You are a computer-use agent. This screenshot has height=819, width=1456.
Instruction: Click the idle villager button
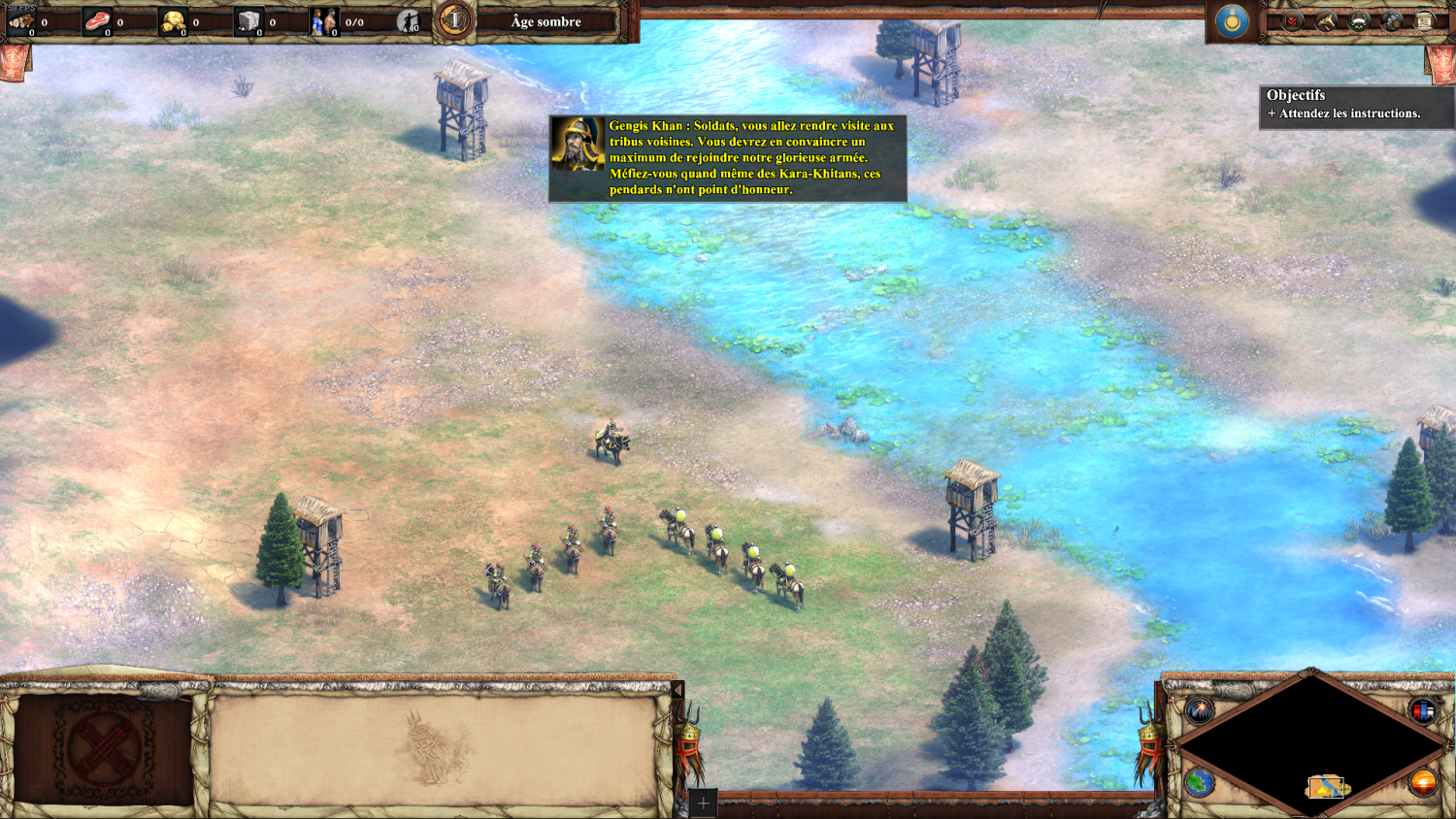[x=410, y=21]
